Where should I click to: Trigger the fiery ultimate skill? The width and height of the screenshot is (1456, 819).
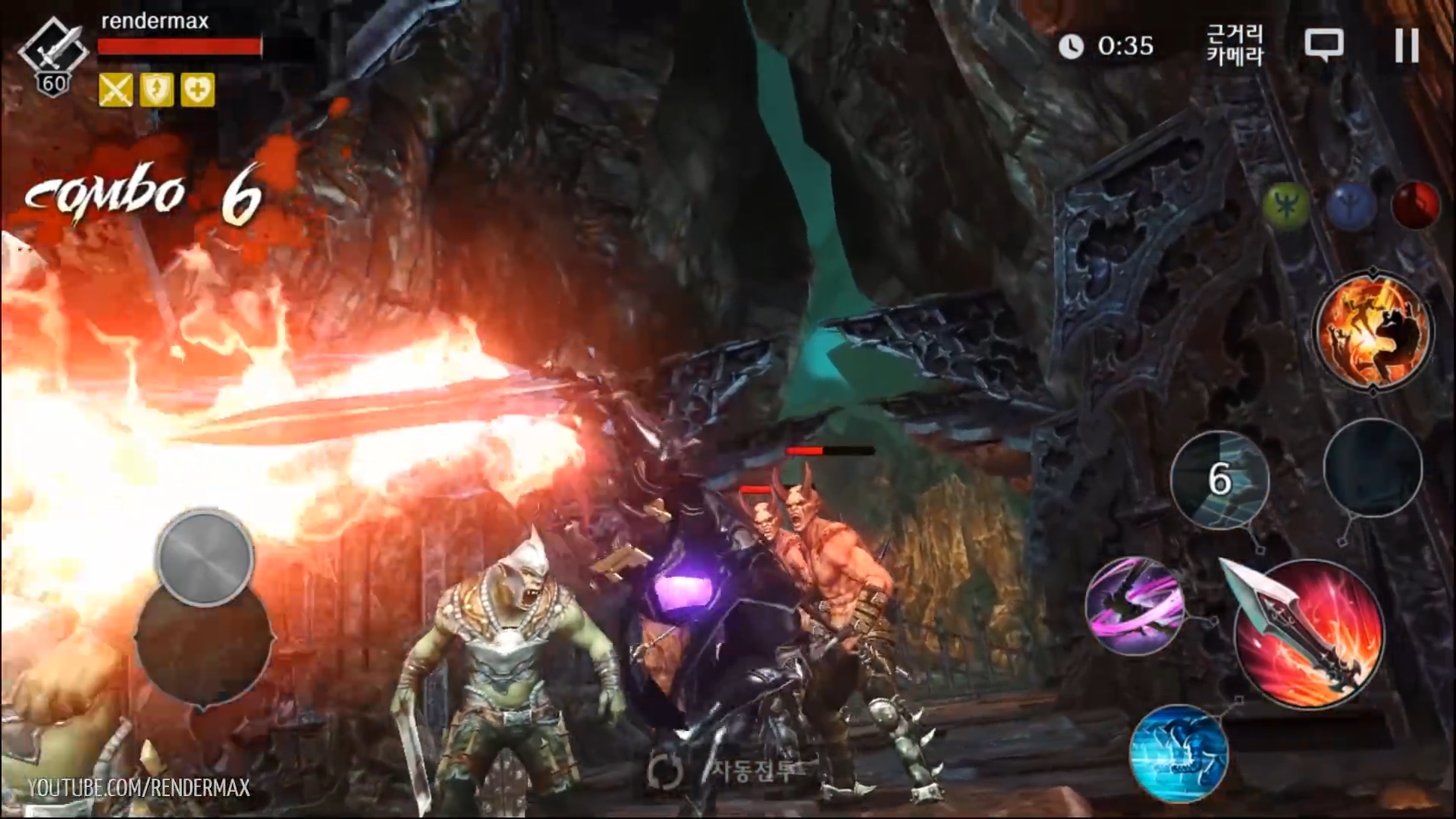point(1373,332)
